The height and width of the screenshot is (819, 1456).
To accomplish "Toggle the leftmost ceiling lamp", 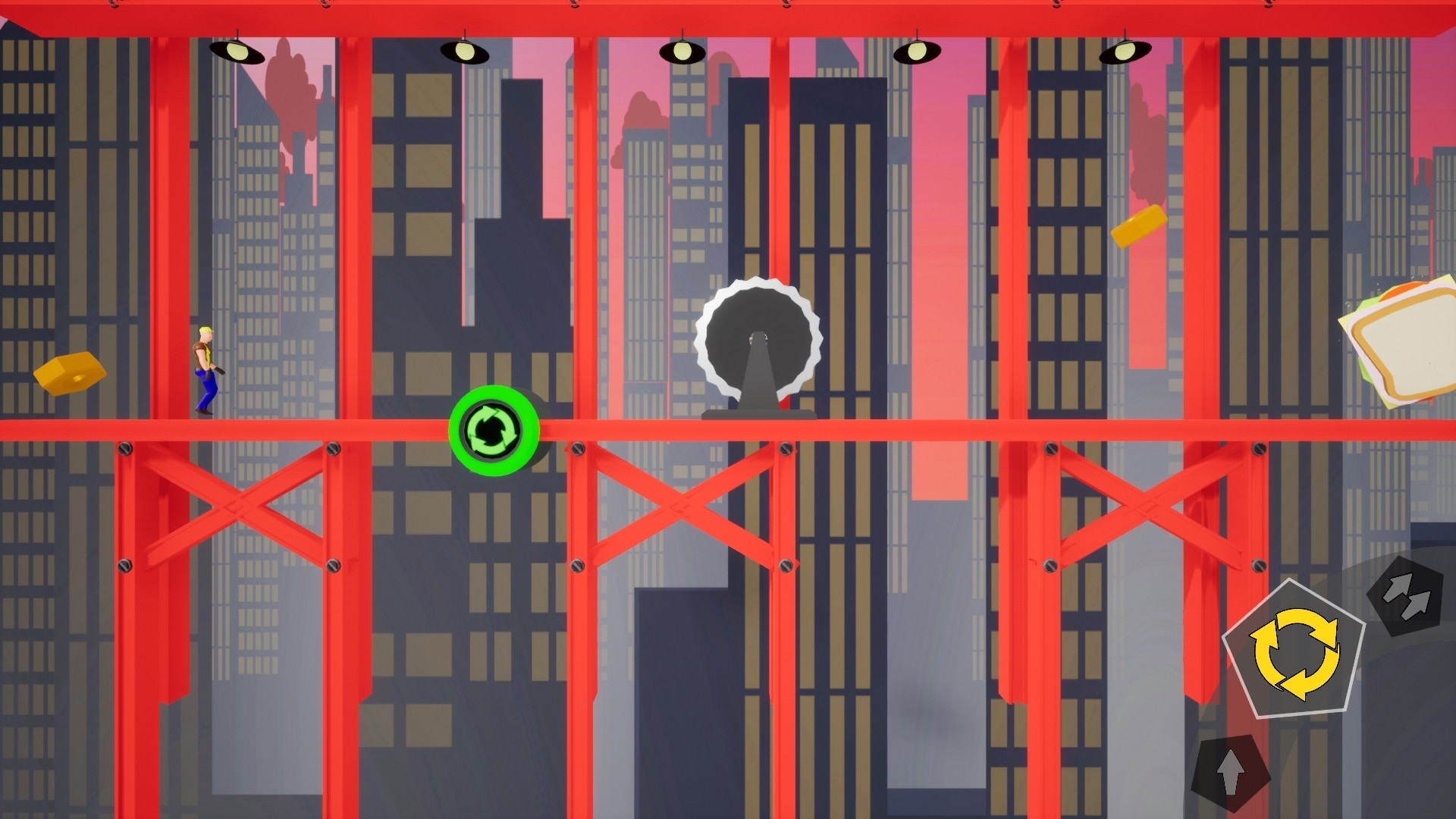I will [239, 52].
